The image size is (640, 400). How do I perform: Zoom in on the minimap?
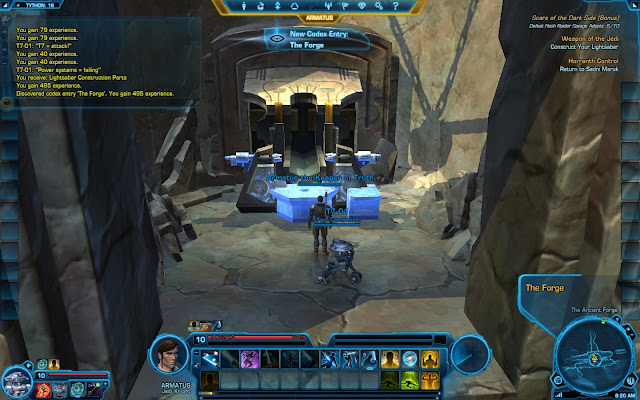pyautogui.click(x=627, y=326)
